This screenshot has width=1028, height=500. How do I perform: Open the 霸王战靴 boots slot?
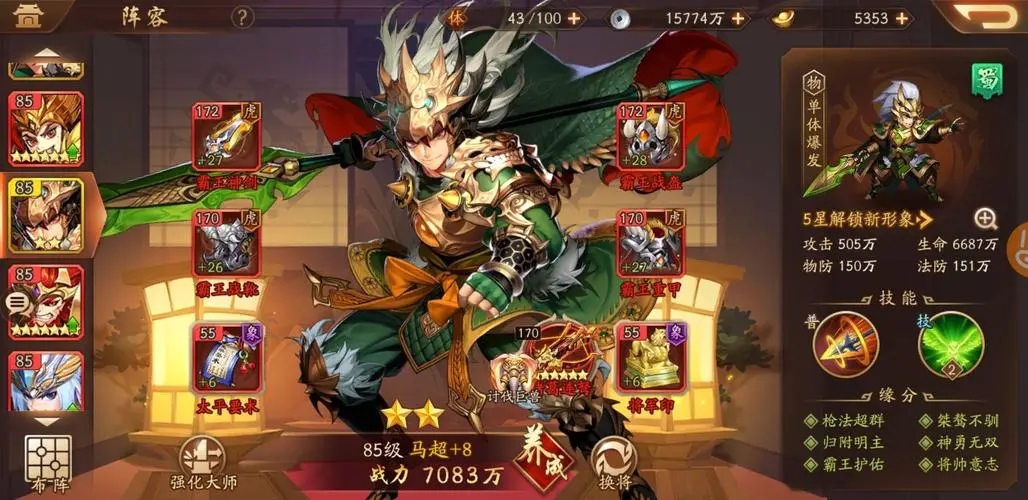(x=226, y=244)
